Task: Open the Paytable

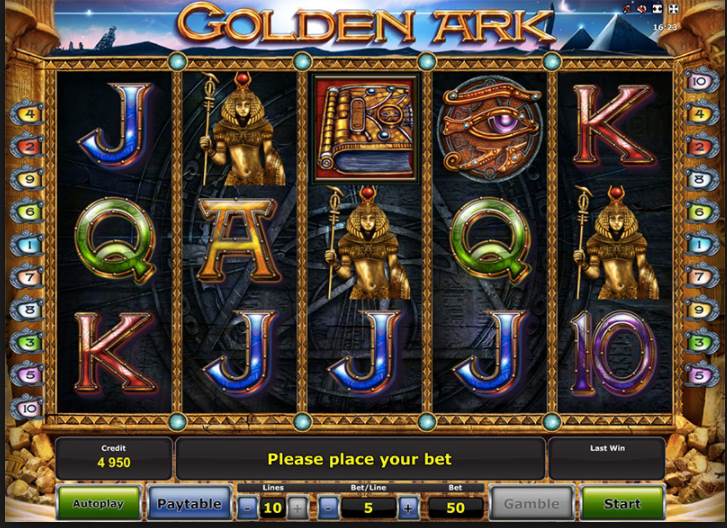Action: point(190,503)
